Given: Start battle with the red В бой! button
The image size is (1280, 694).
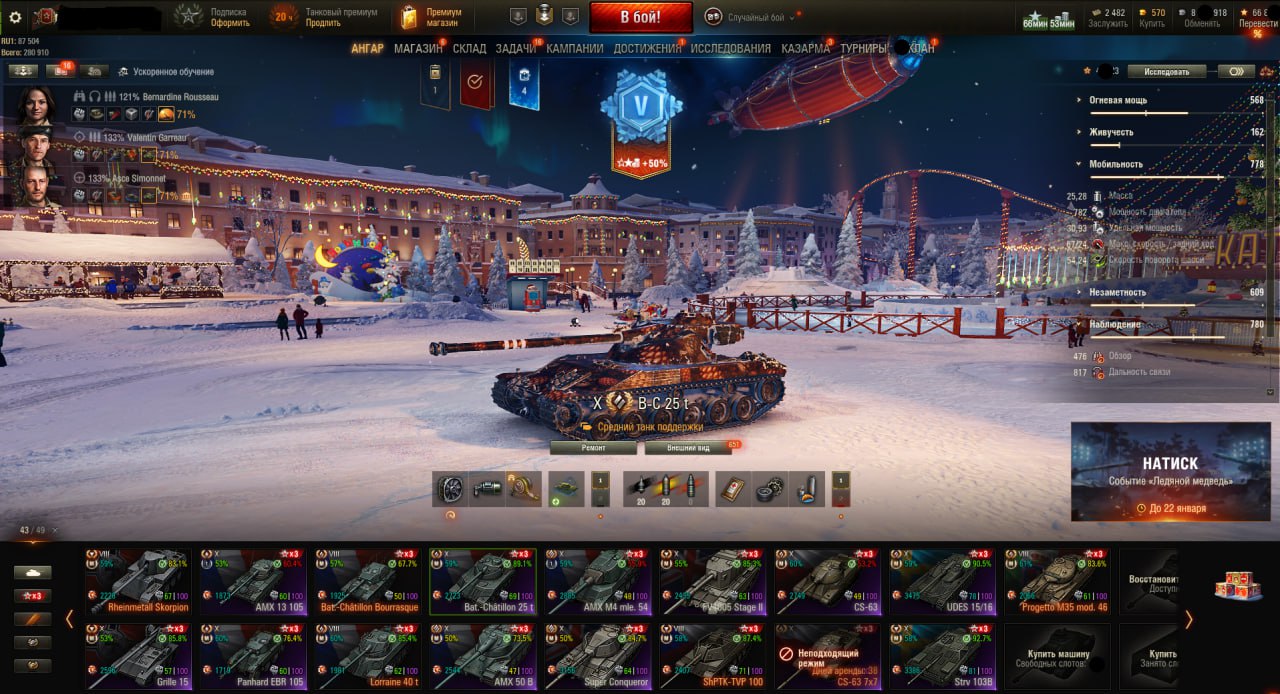Looking at the screenshot, I should 640,17.
